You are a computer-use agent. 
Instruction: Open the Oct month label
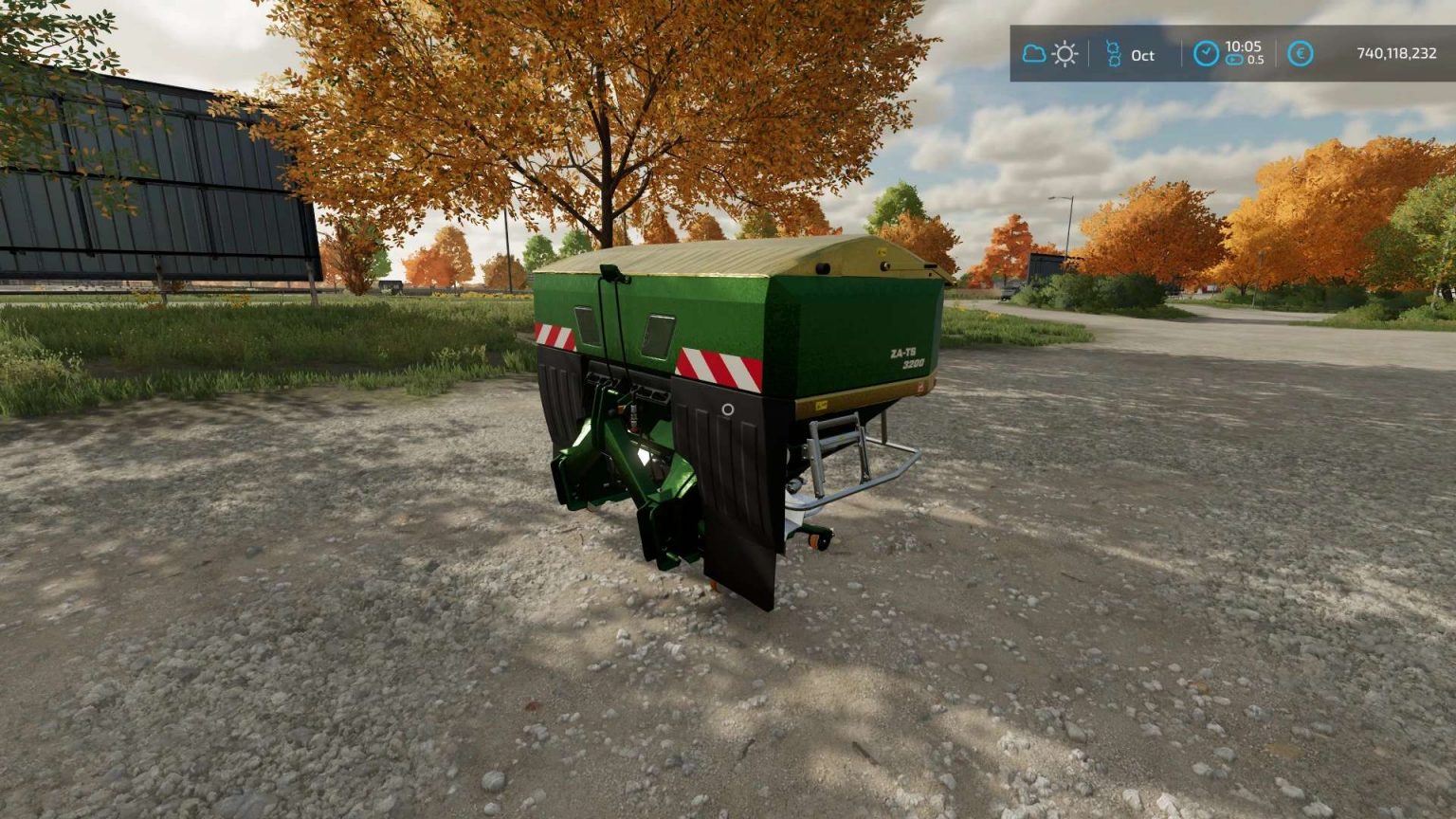[x=1141, y=56]
